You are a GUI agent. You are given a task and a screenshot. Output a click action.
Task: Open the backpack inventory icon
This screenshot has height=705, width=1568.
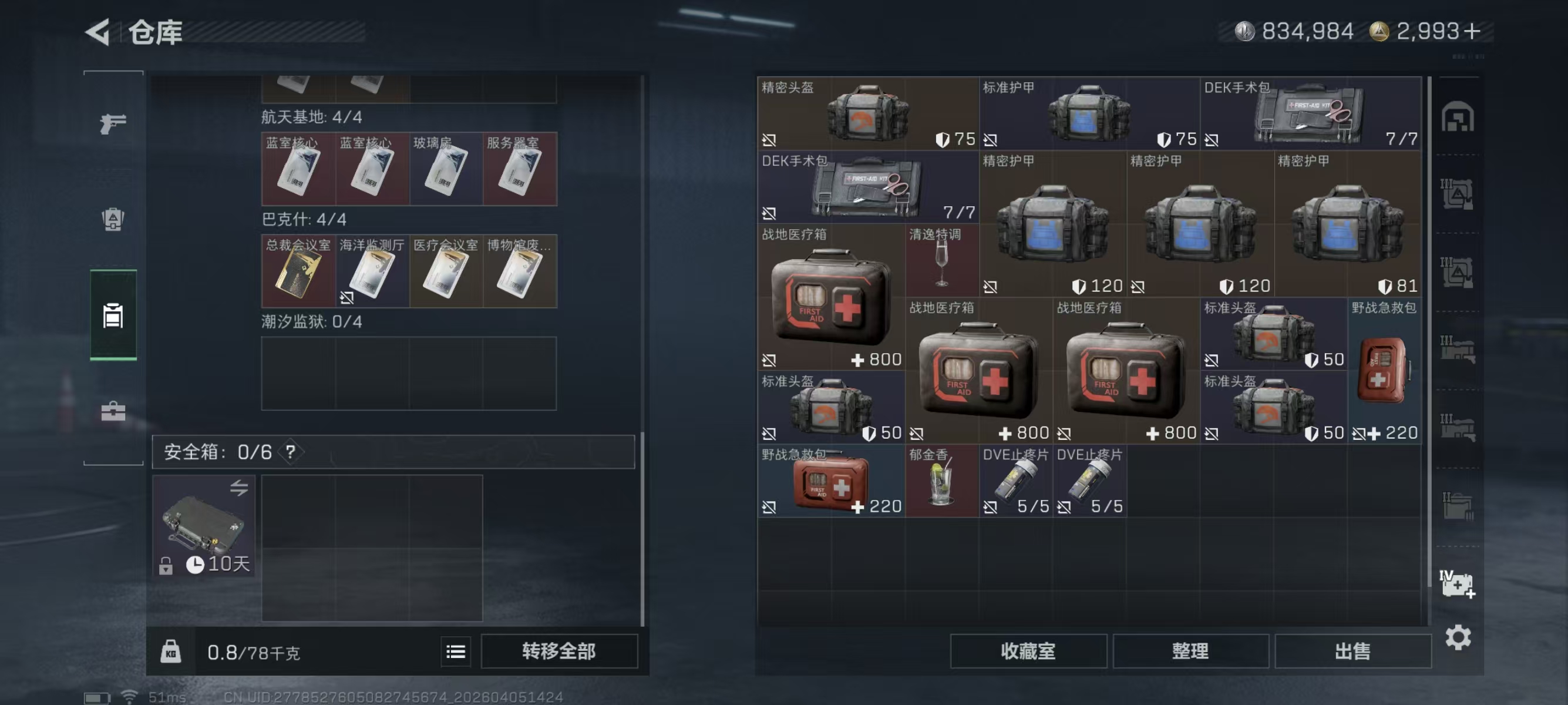(113, 221)
